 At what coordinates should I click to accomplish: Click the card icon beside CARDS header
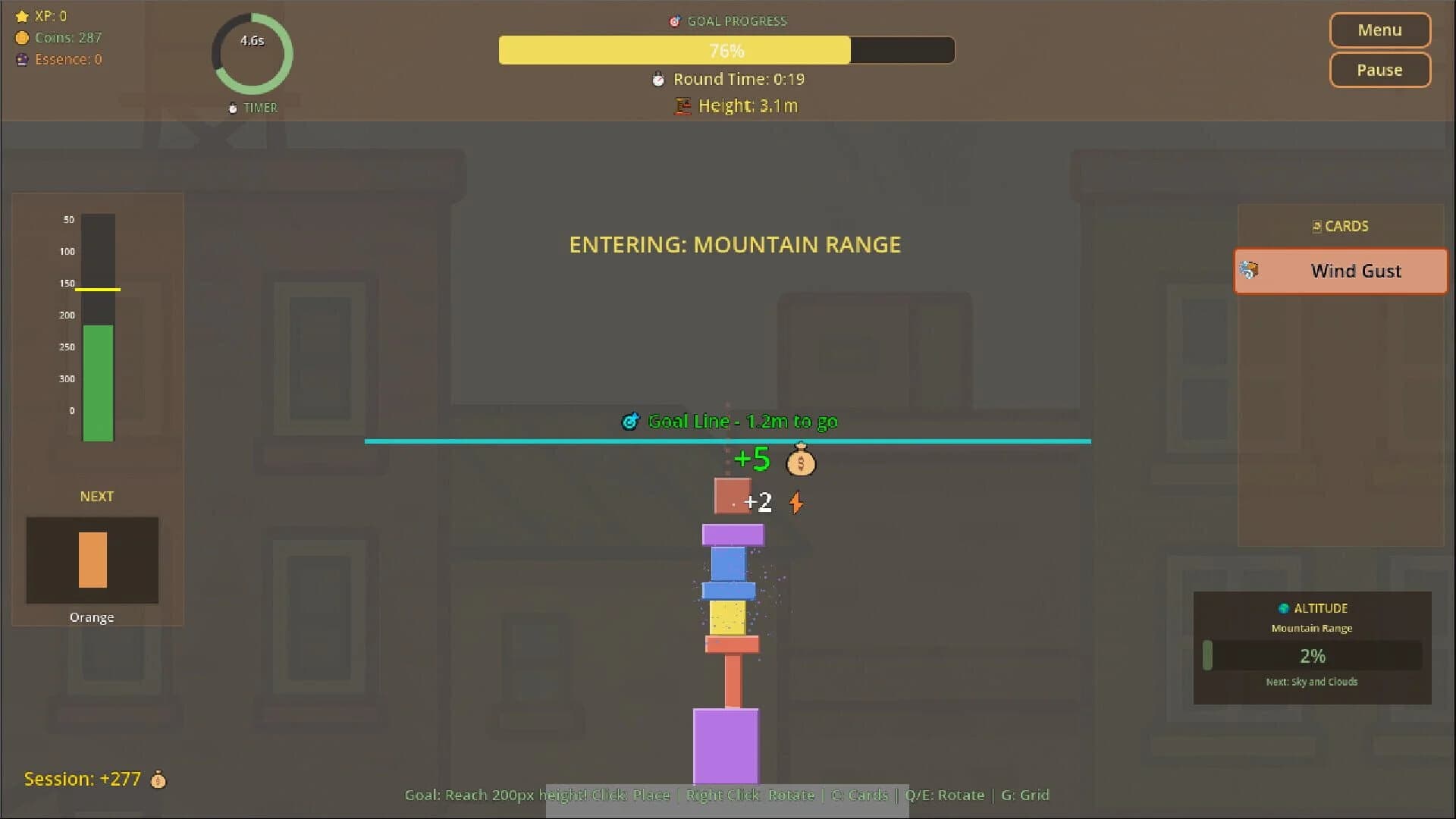tap(1316, 225)
